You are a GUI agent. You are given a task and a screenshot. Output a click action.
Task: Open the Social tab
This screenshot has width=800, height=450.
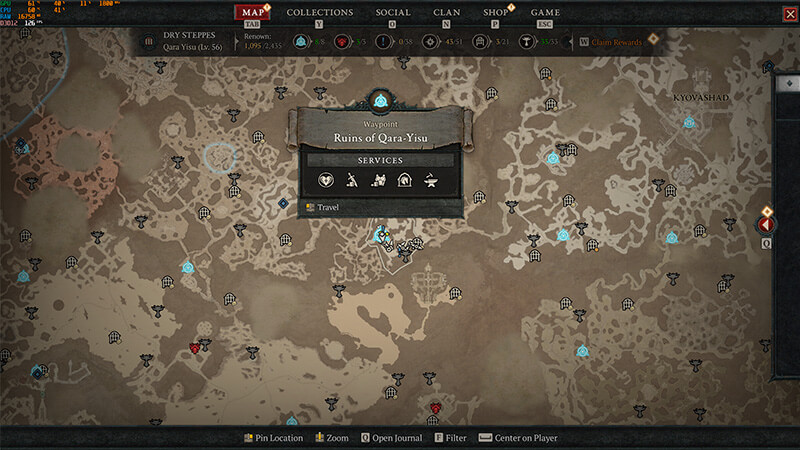[x=392, y=12]
